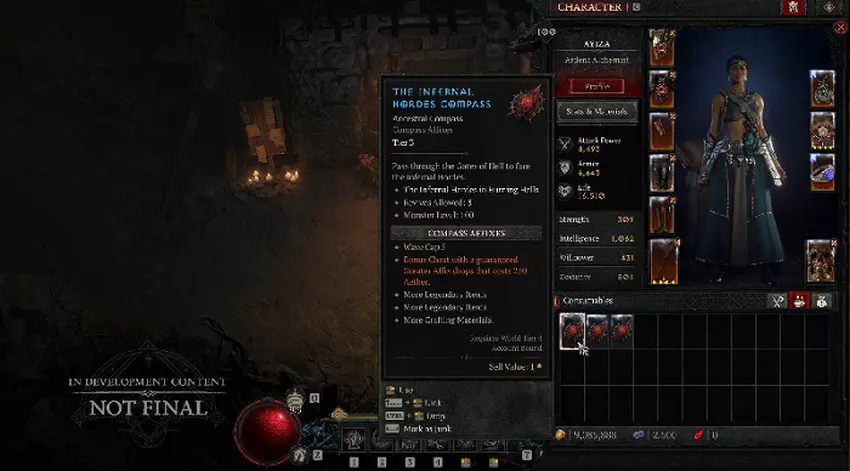Switch to the equipment inventory tab
Viewport: 850px width, 471px height.
point(777,300)
